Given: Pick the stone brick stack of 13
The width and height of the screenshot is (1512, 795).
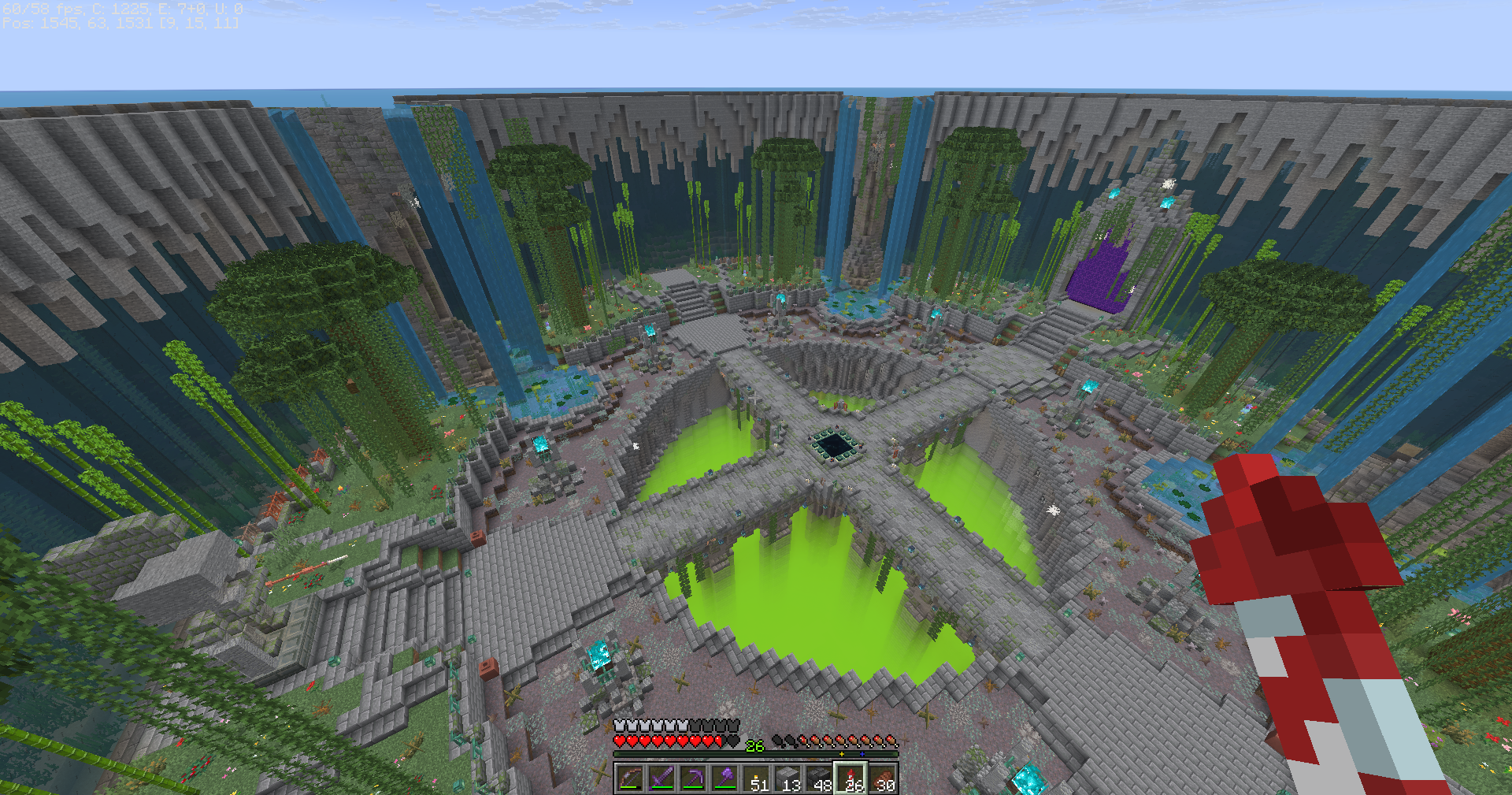Looking at the screenshot, I should click(x=787, y=778).
